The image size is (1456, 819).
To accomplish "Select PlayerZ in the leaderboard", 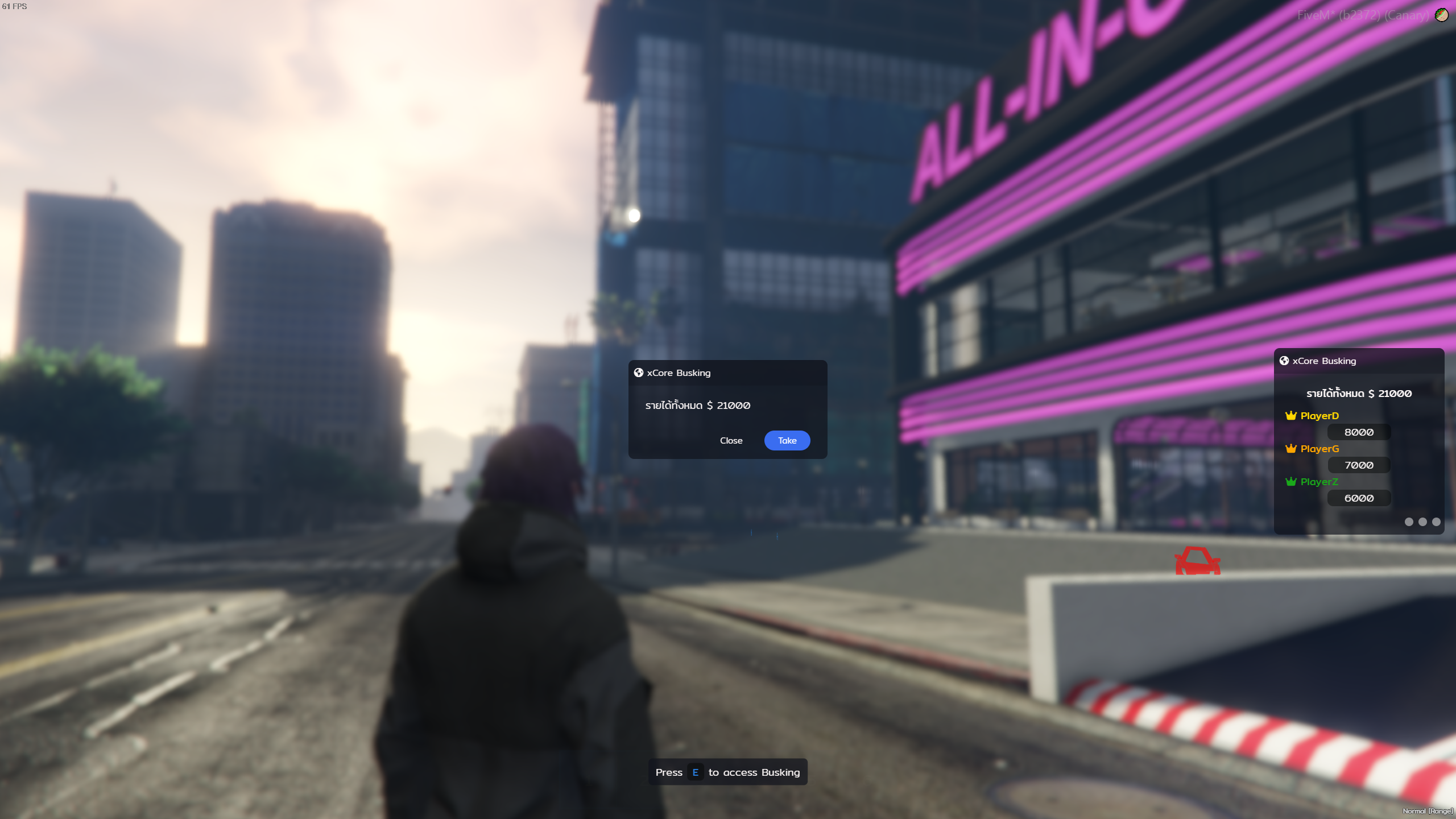I will [1318, 482].
